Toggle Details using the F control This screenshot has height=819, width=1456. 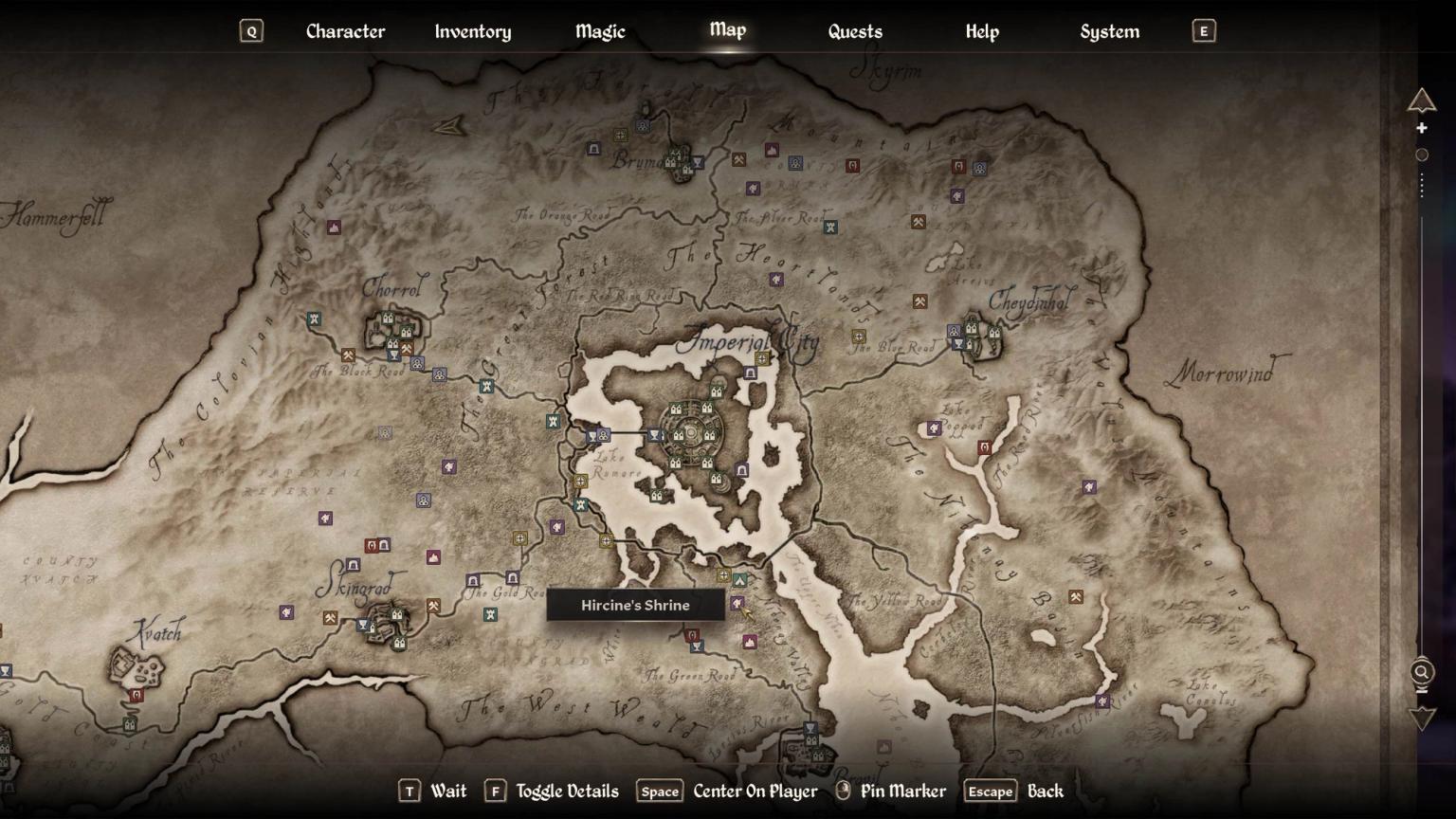pyautogui.click(x=496, y=791)
